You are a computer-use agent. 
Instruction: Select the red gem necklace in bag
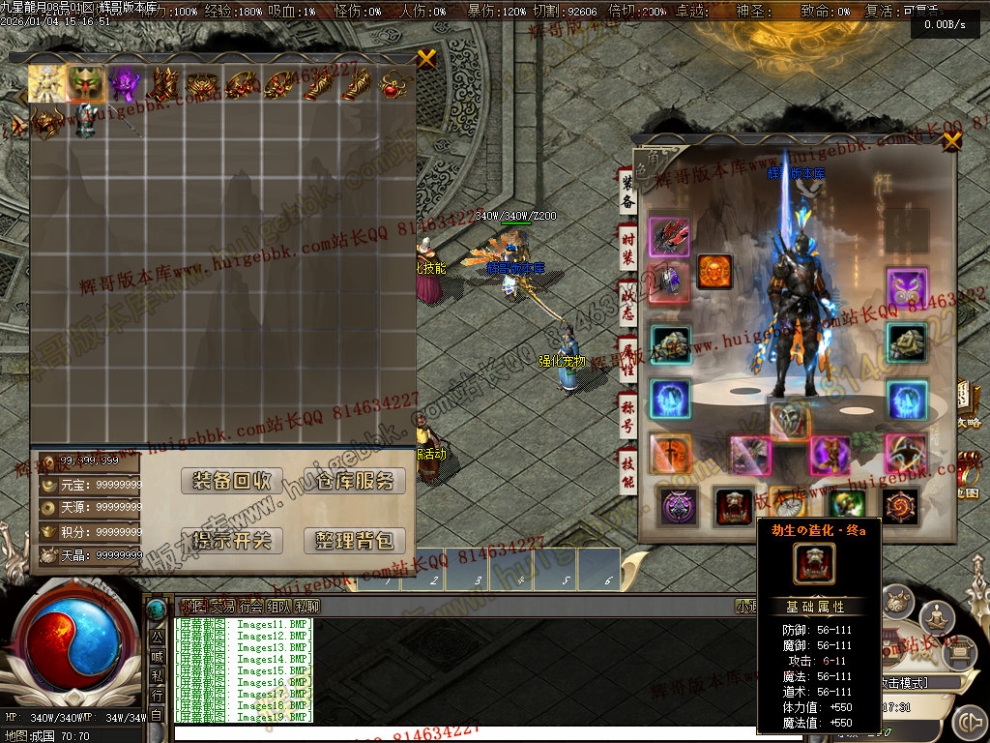coord(394,86)
